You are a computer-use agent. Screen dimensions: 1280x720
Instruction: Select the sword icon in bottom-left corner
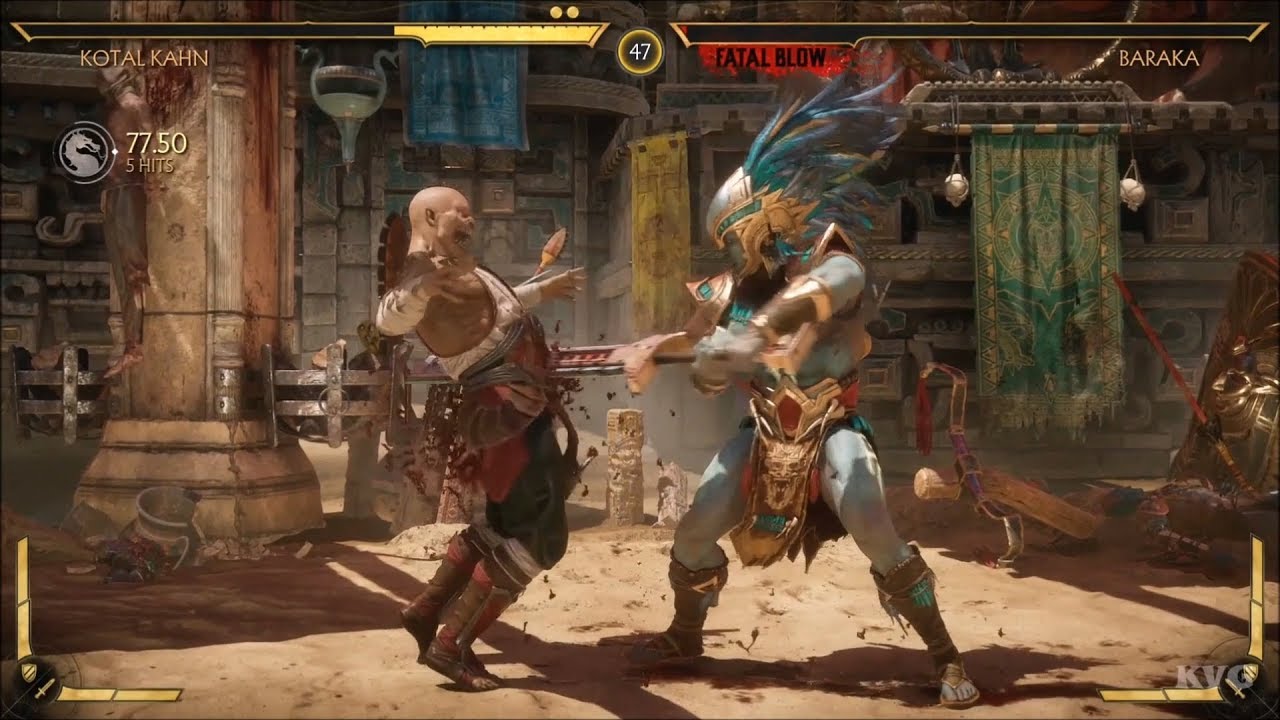pos(45,690)
